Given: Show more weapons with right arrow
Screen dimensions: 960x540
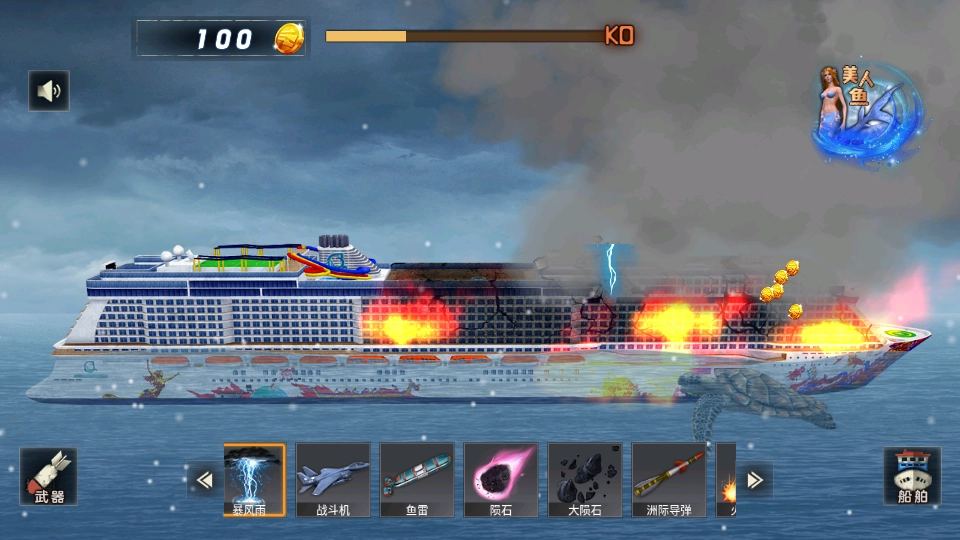Looking at the screenshot, I should (755, 481).
